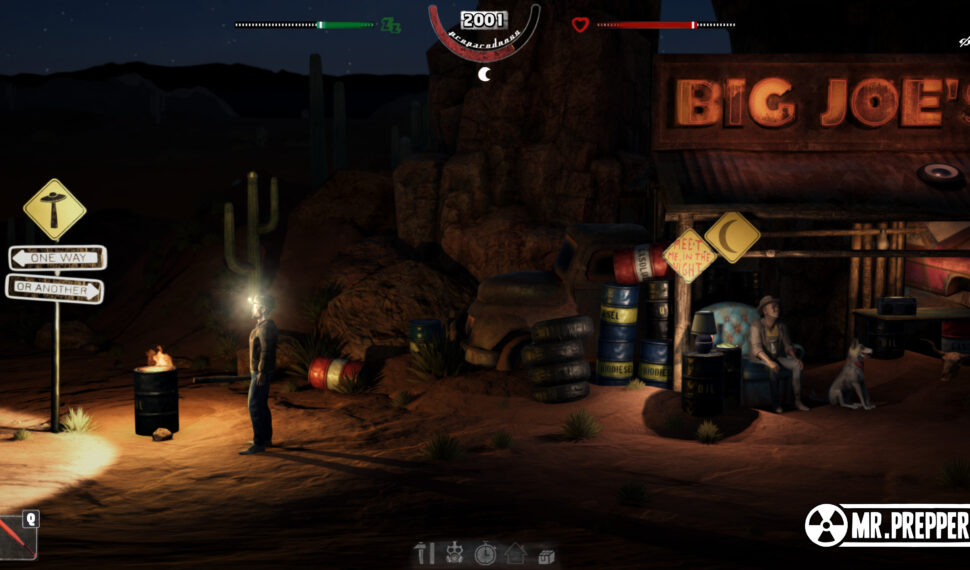Viewport: 970px width, 570px height.
Task: Open the gas mask menu
Action: (x=454, y=553)
